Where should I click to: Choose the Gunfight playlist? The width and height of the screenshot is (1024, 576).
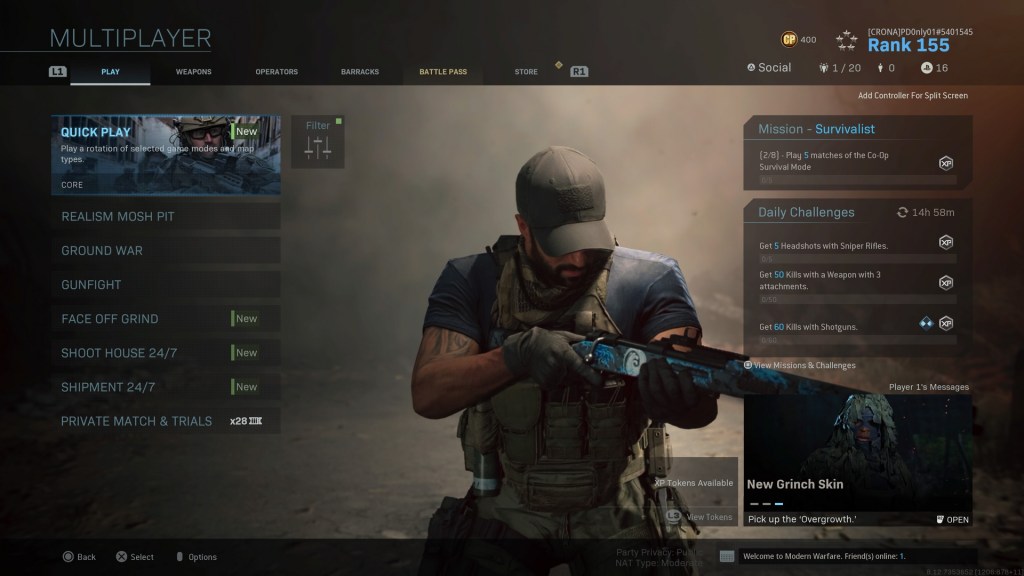click(166, 285)
